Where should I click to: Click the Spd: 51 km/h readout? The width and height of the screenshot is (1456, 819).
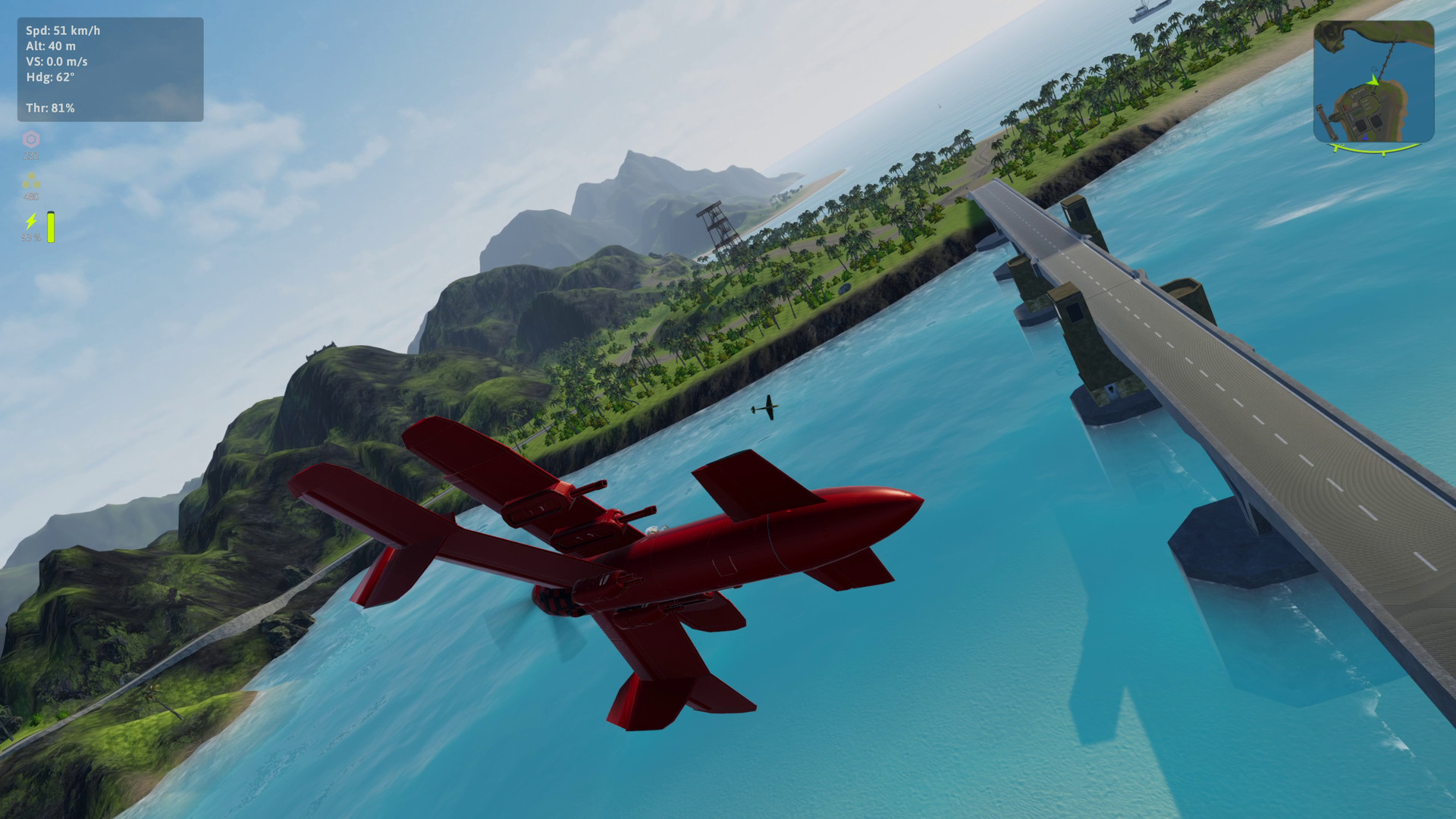(x=63, y=32)
